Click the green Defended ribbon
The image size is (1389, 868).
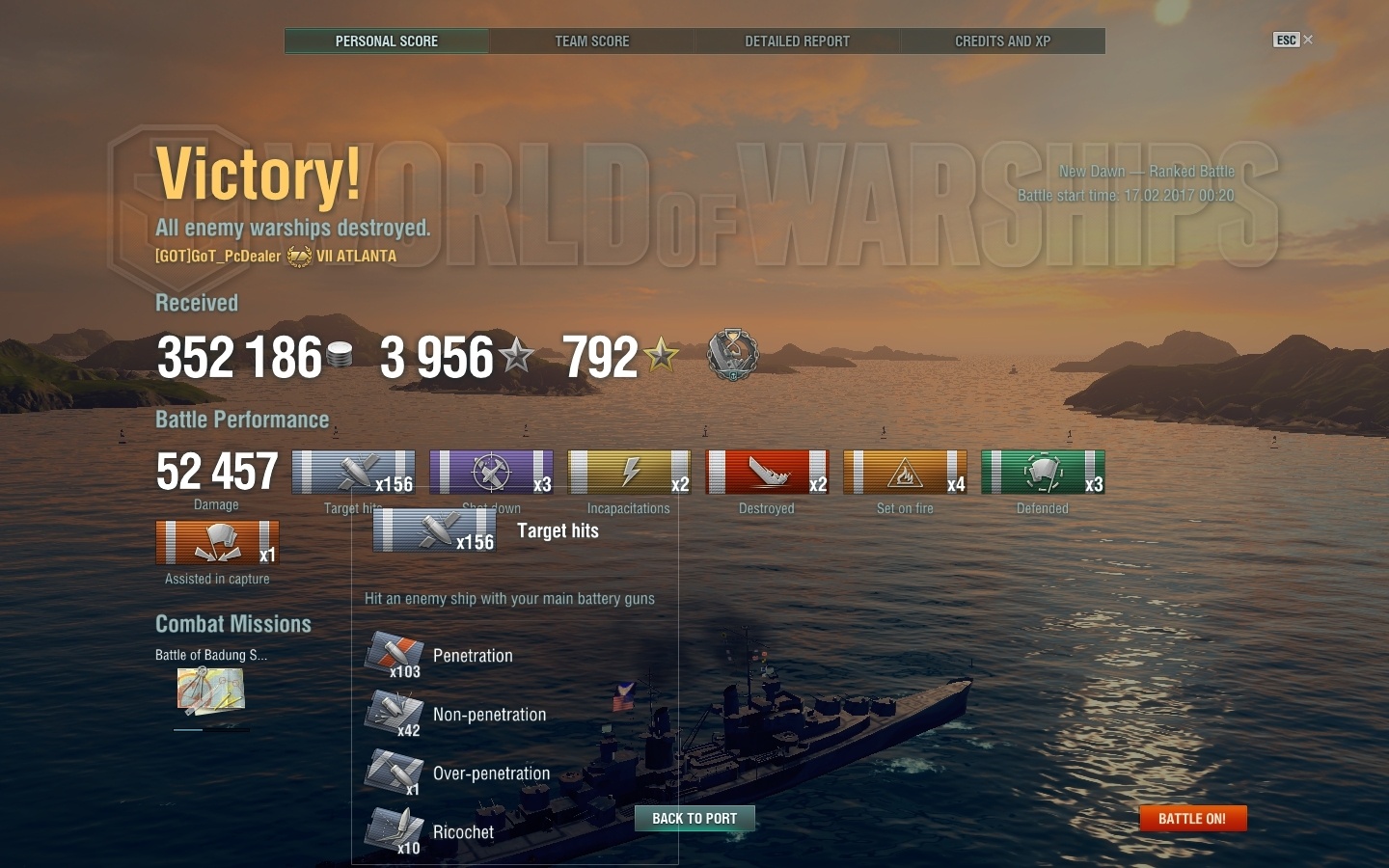click(x=1043, y=473)
